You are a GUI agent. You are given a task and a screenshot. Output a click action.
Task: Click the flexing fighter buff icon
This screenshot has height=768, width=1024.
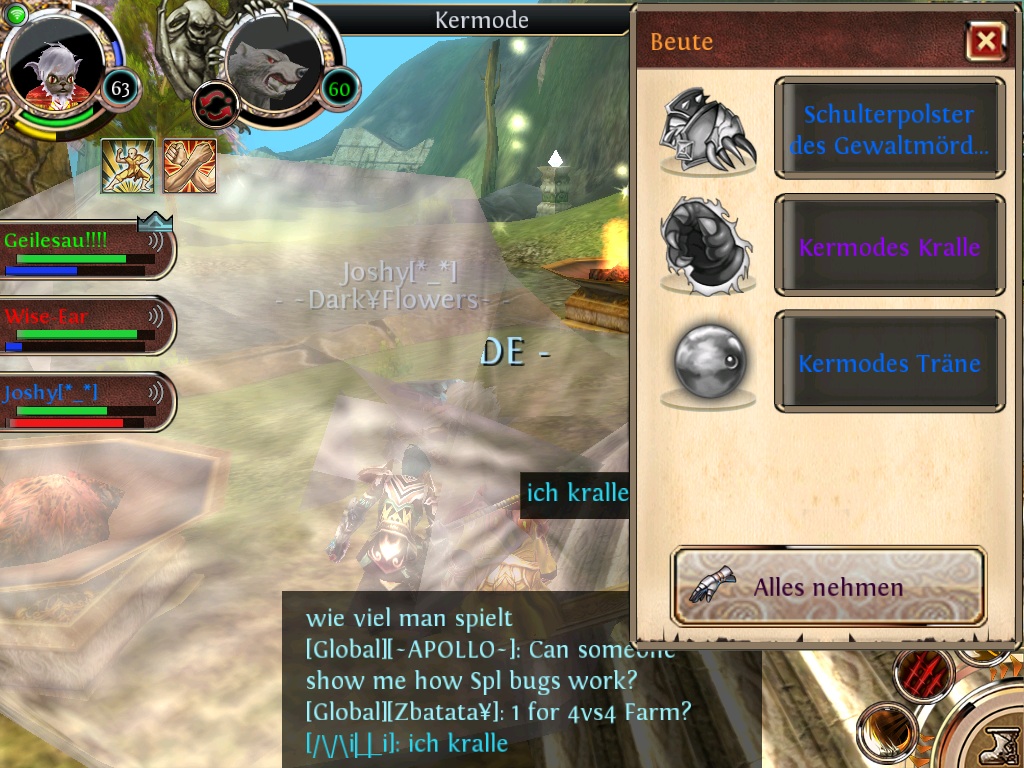pos(127,165)
